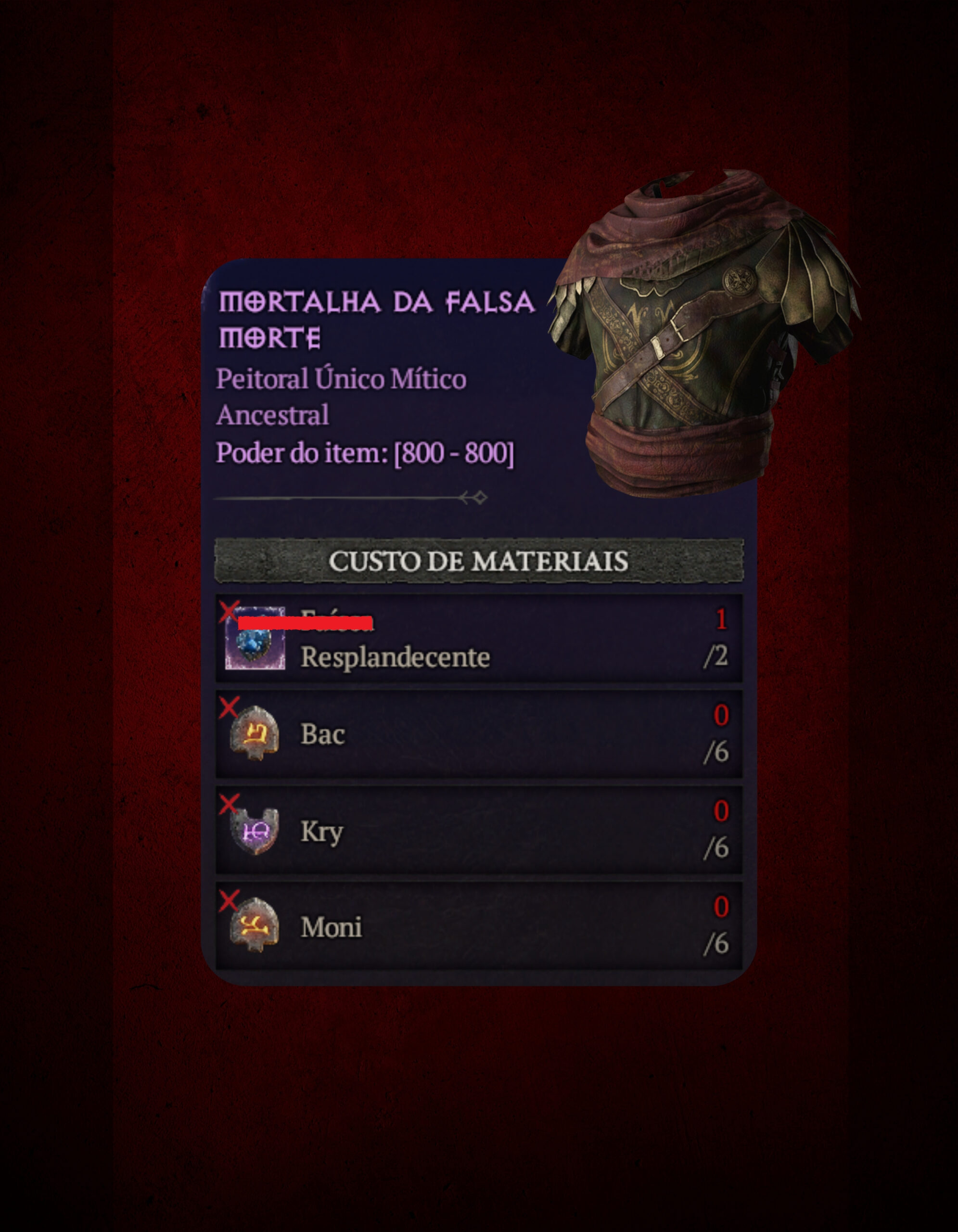Click the blue spark material icon
This screenshot has height=1232, width=958.
pyautogui.click(x=255, y=640)
